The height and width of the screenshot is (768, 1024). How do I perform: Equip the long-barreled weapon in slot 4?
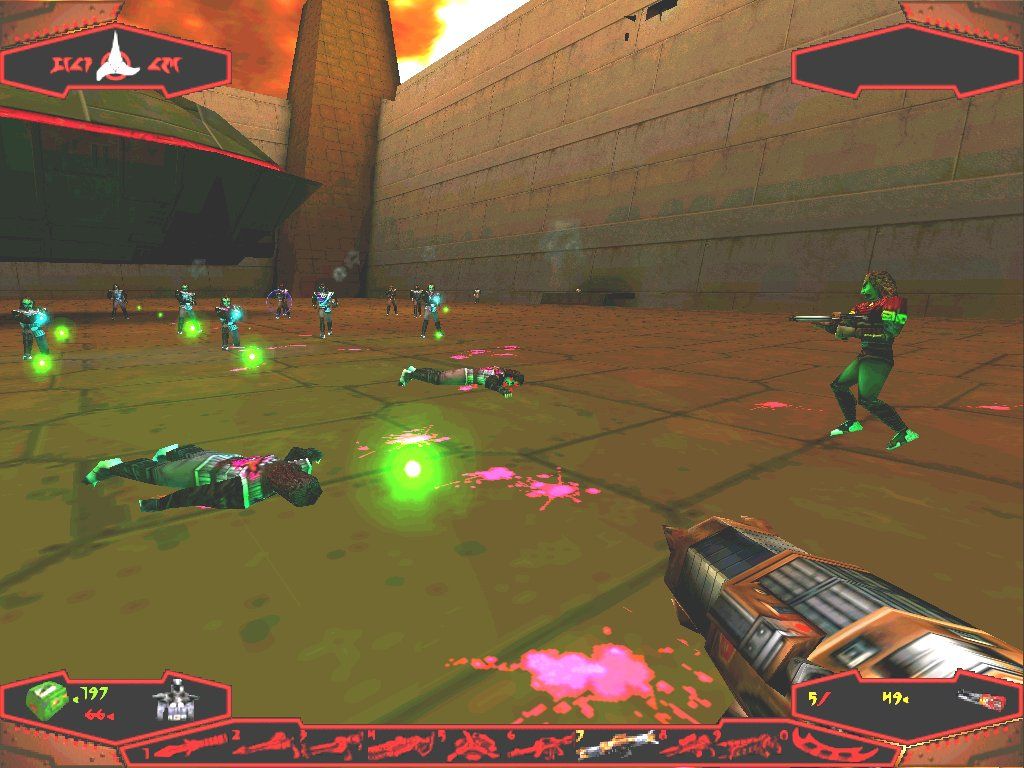coord(404,747)
